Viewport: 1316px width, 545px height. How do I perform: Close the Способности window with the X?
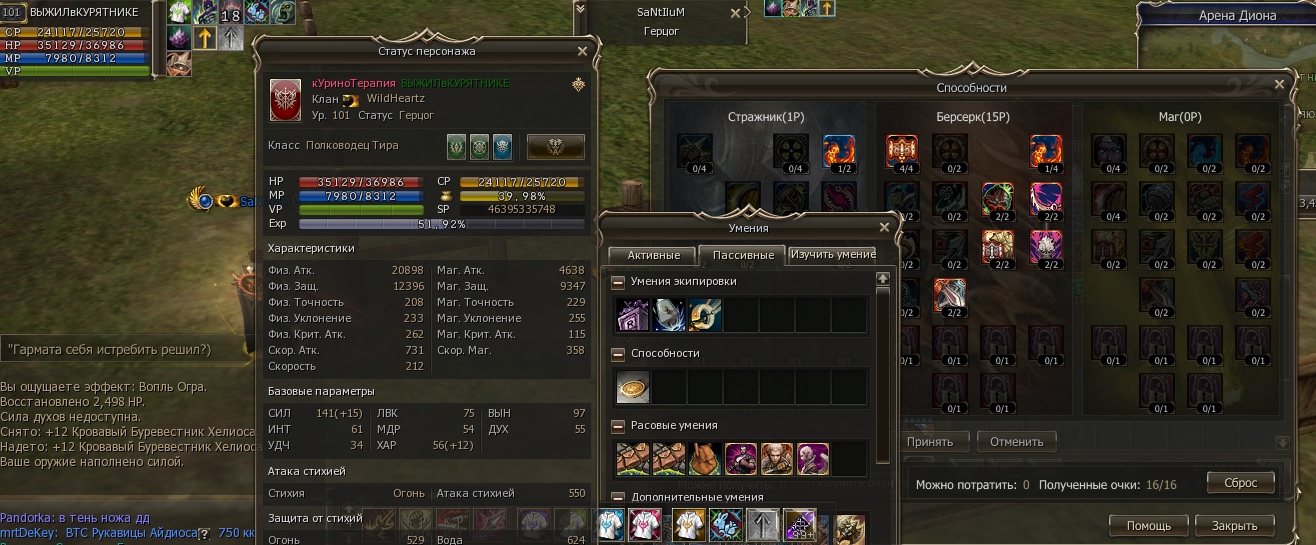click(1278, 87)
